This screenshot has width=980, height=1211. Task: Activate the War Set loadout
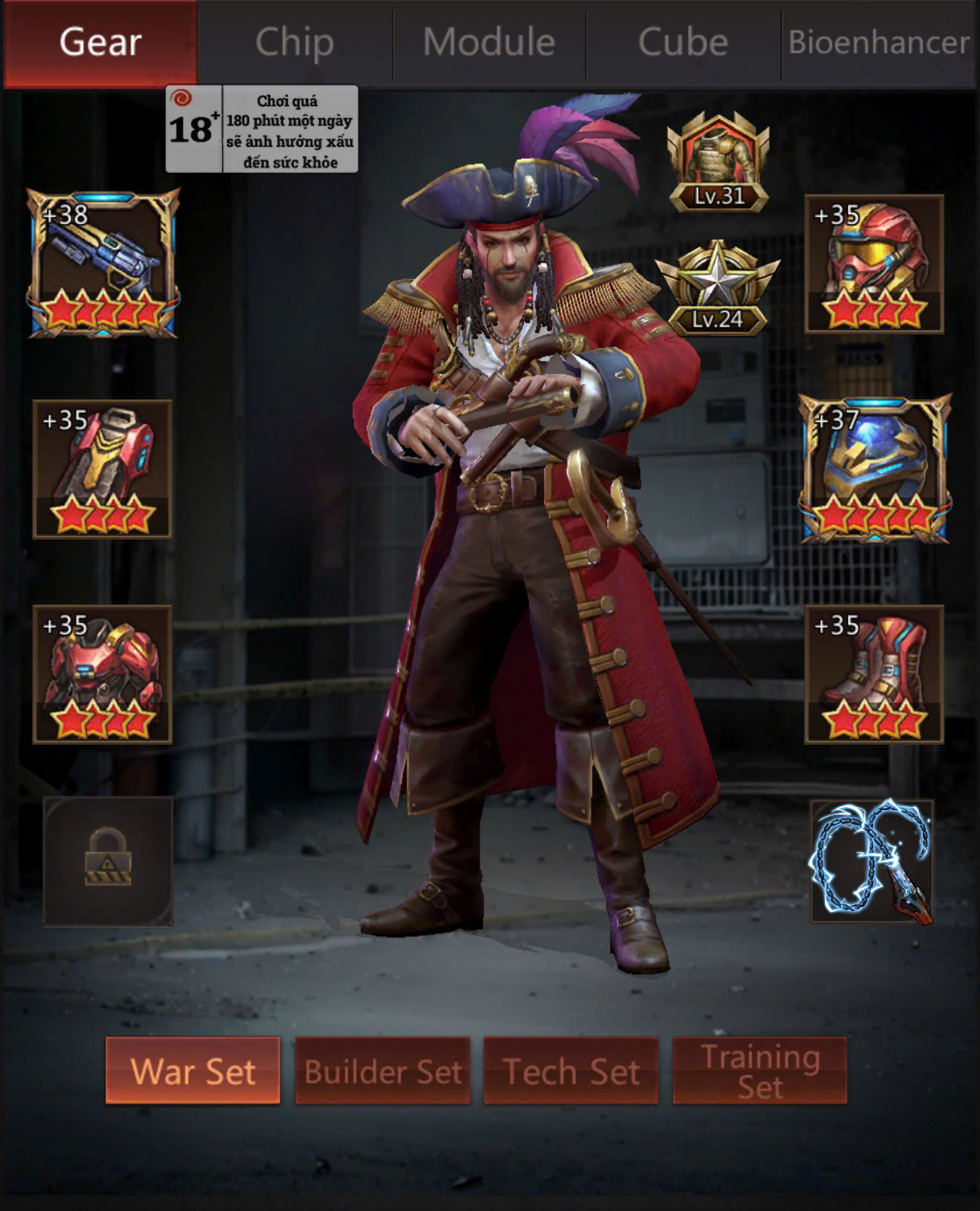(193, 1071)
